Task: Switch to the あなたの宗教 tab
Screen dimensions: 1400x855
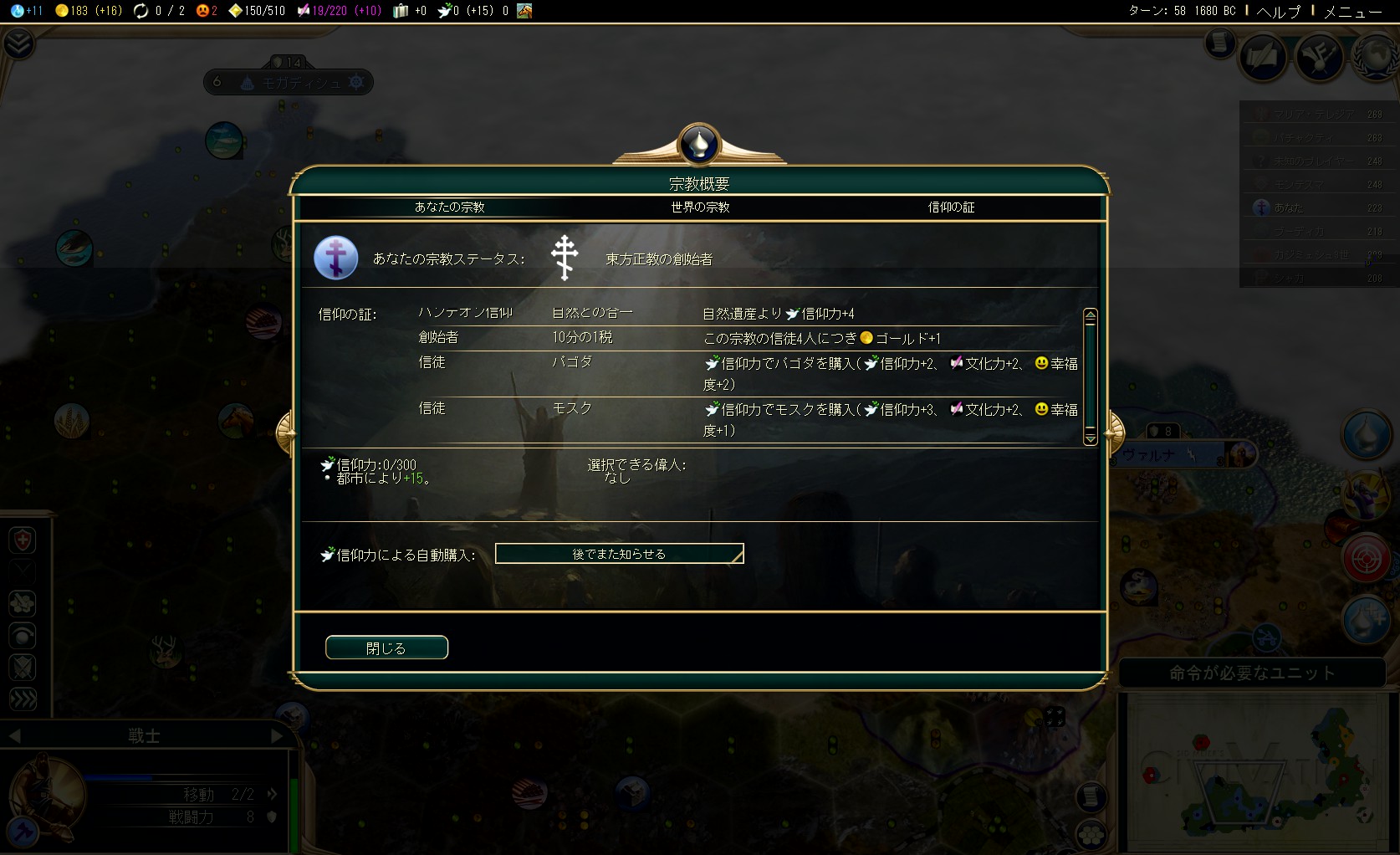Action: coord(449,207)
